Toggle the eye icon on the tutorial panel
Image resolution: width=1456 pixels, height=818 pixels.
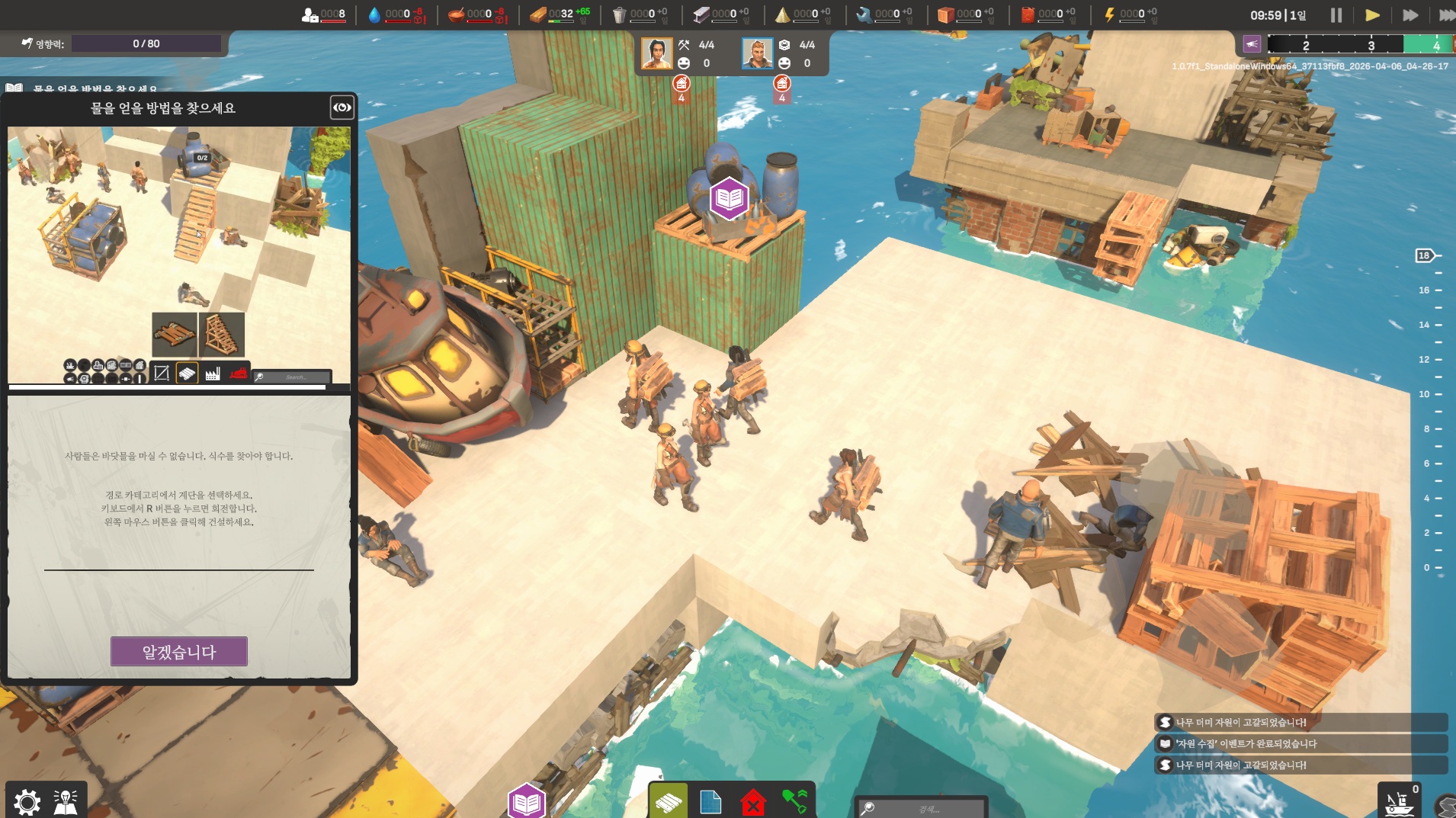(x=342, y=107)
